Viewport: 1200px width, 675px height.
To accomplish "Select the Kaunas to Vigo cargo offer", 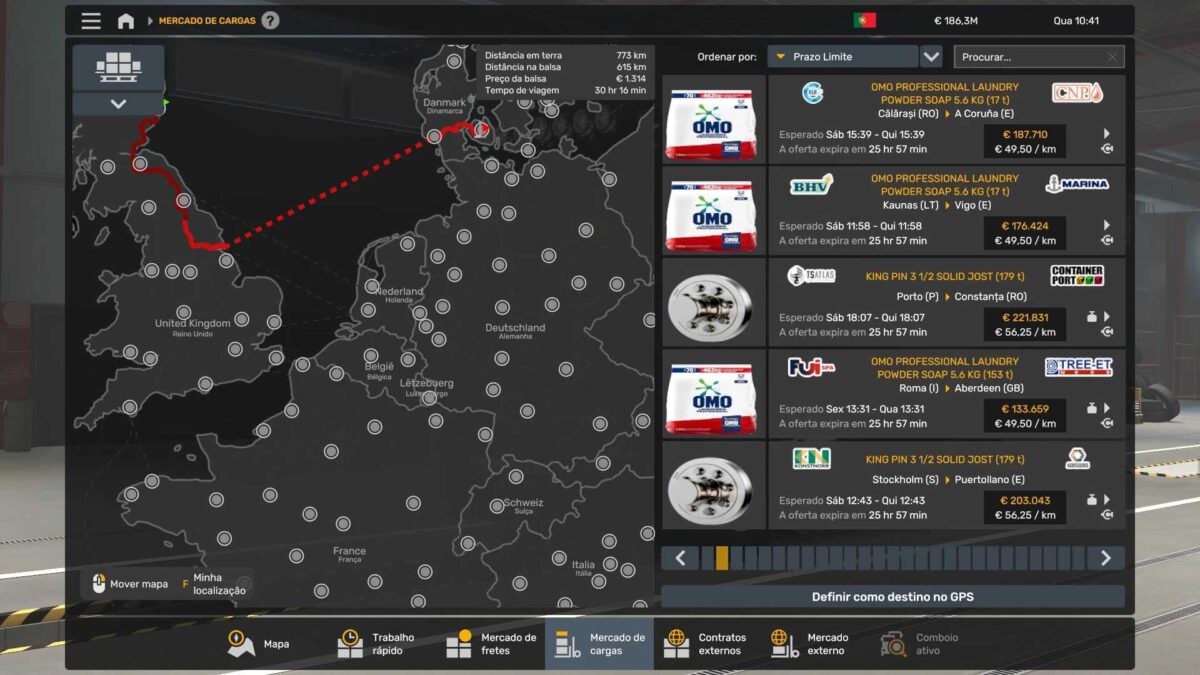I will coord(945,210).
